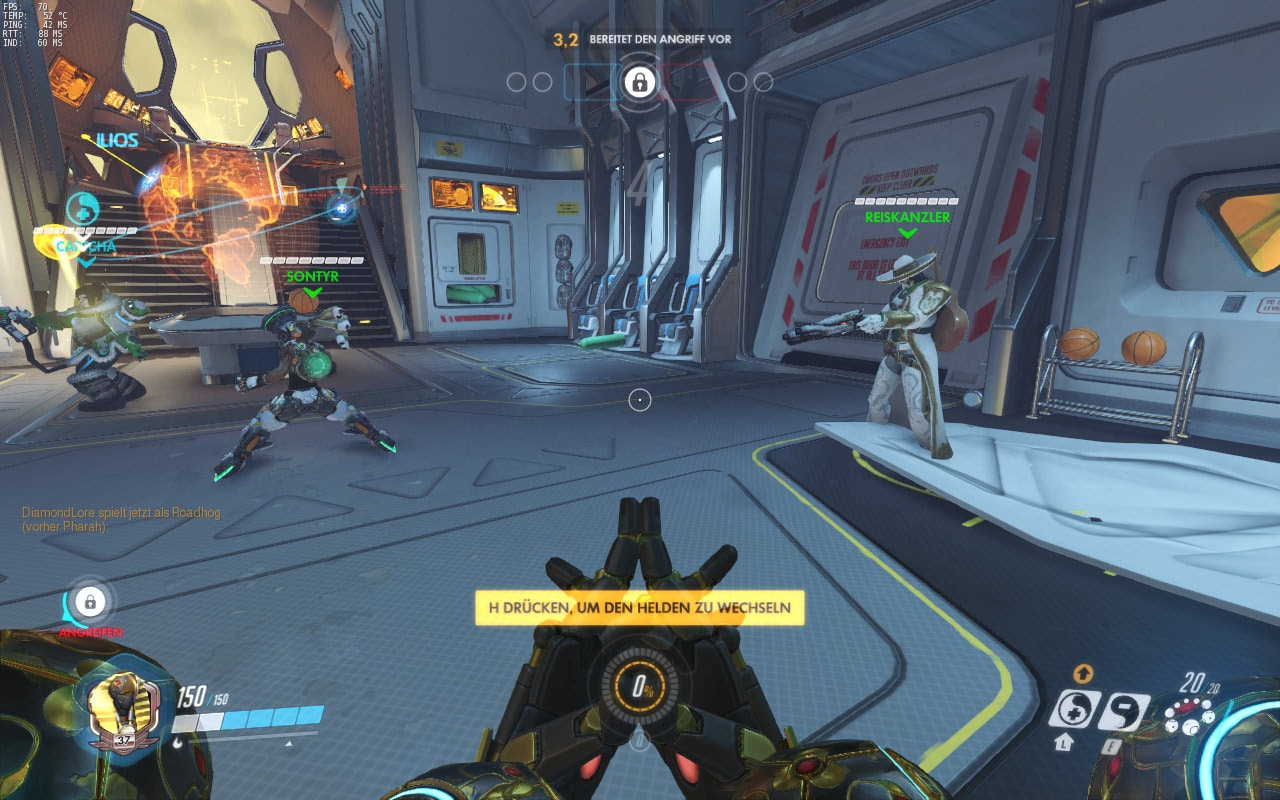
Task: Activate the Orb of Discord ability
Action: (x=1123, y=711)
